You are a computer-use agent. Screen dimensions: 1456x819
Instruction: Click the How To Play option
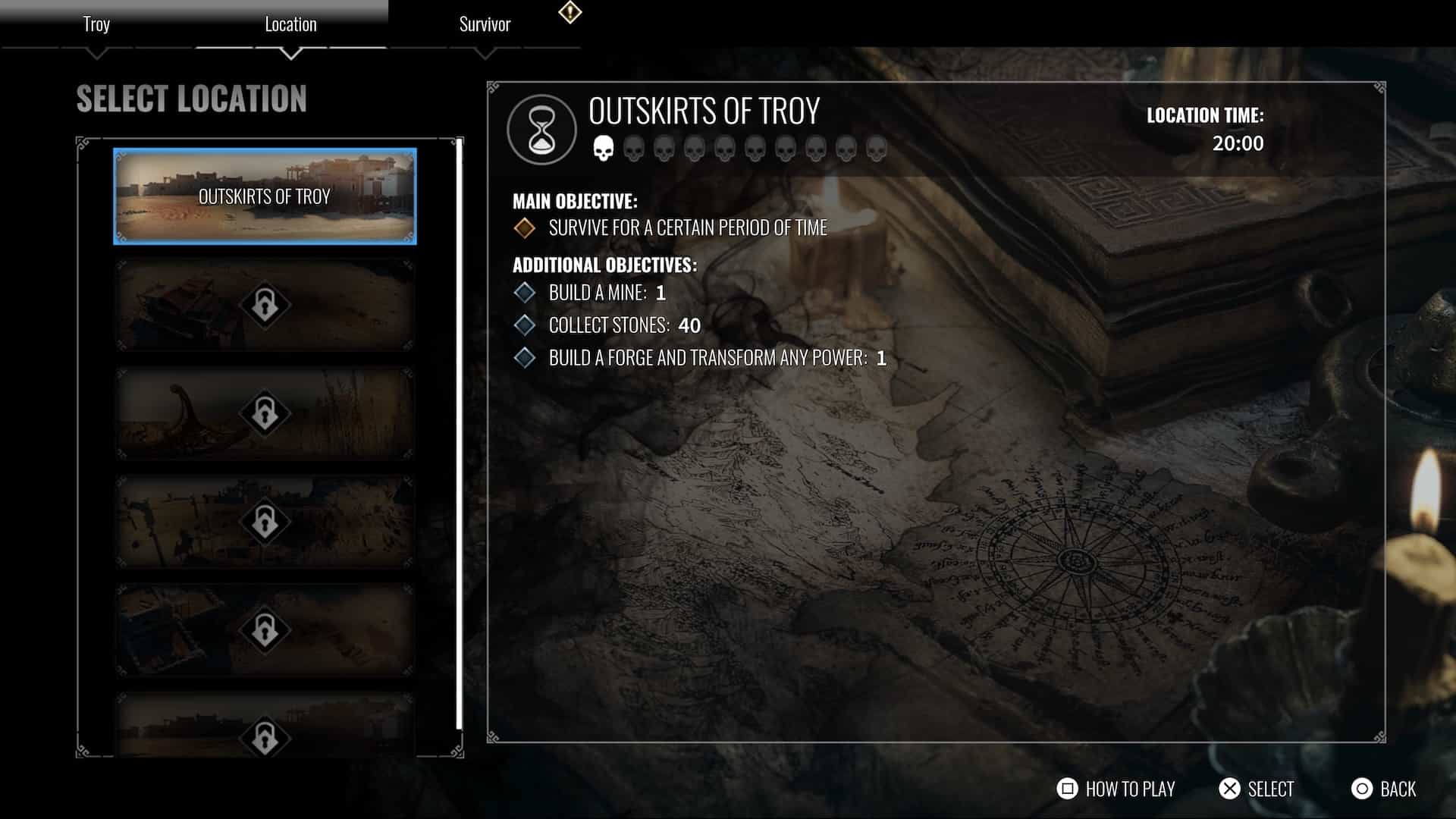pos(1116,789)
